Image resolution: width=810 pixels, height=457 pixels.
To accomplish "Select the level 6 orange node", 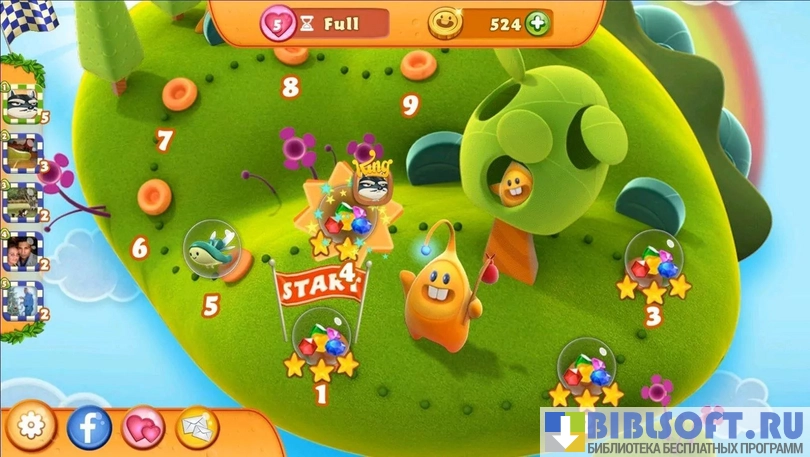I will tap(154, 196).
